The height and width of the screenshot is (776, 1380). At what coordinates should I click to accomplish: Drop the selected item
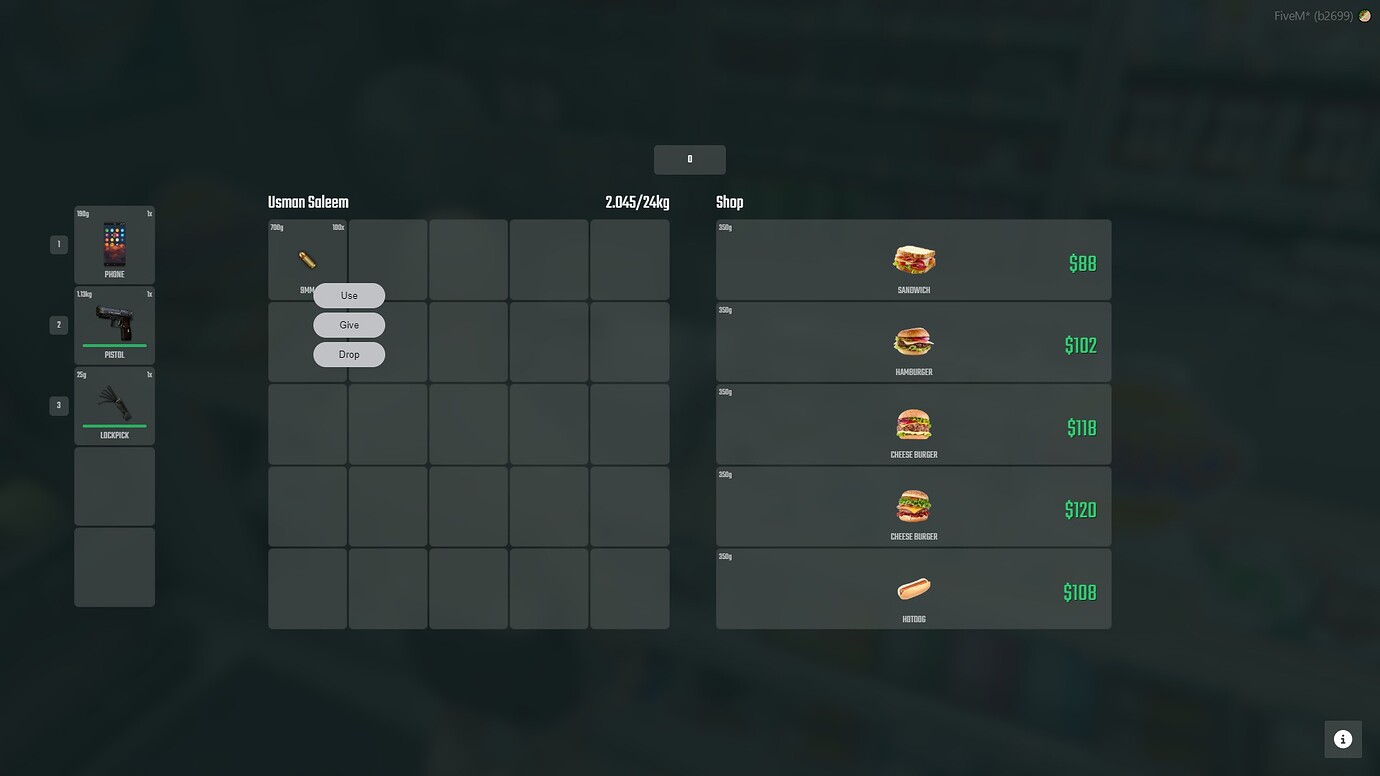pyautogui.click(x=348, y=353)
